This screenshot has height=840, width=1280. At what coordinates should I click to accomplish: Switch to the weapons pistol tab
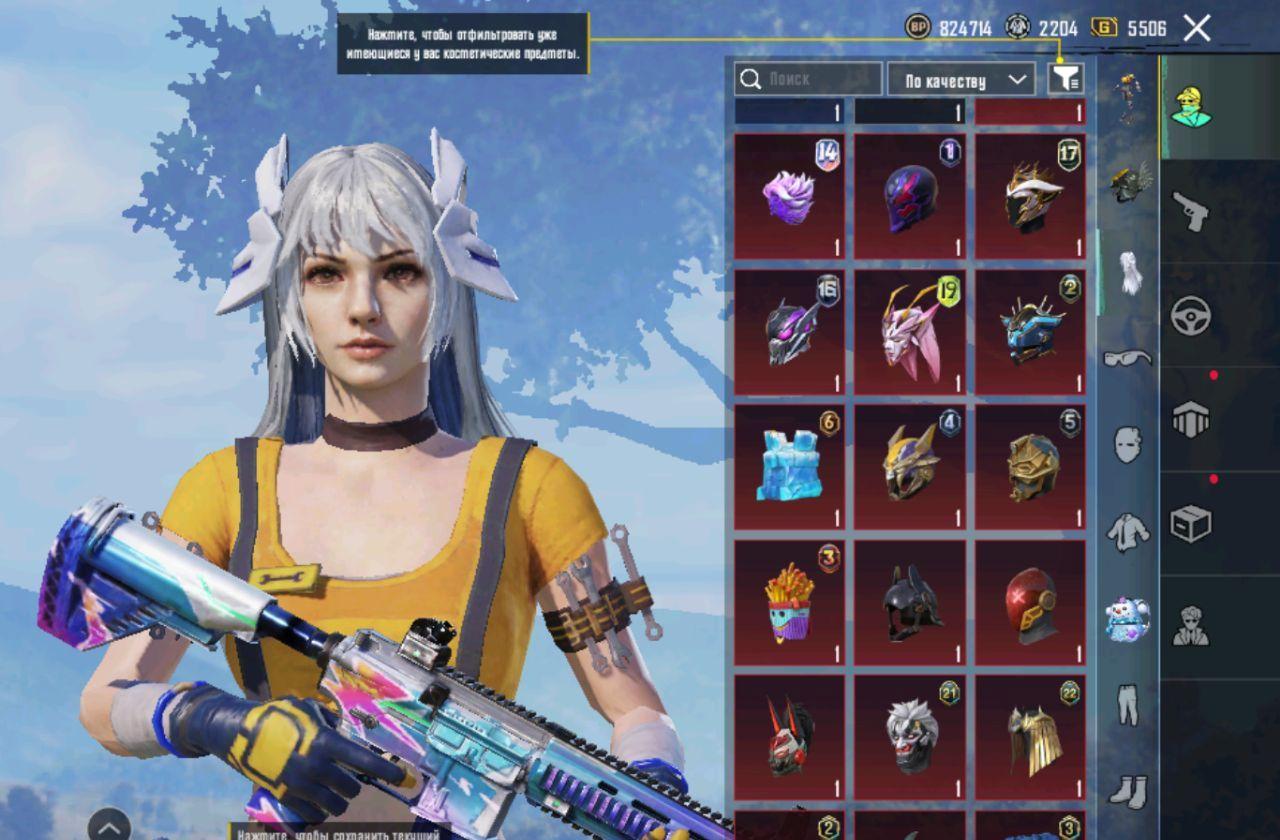(1190, 212)
